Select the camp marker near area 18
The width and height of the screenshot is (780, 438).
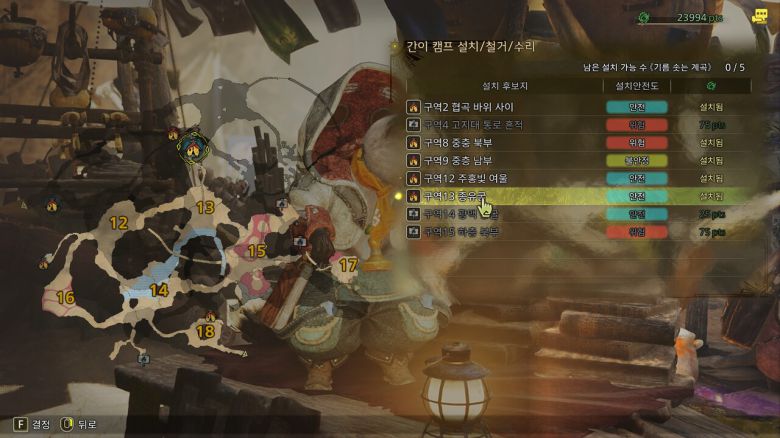point(210,317)
